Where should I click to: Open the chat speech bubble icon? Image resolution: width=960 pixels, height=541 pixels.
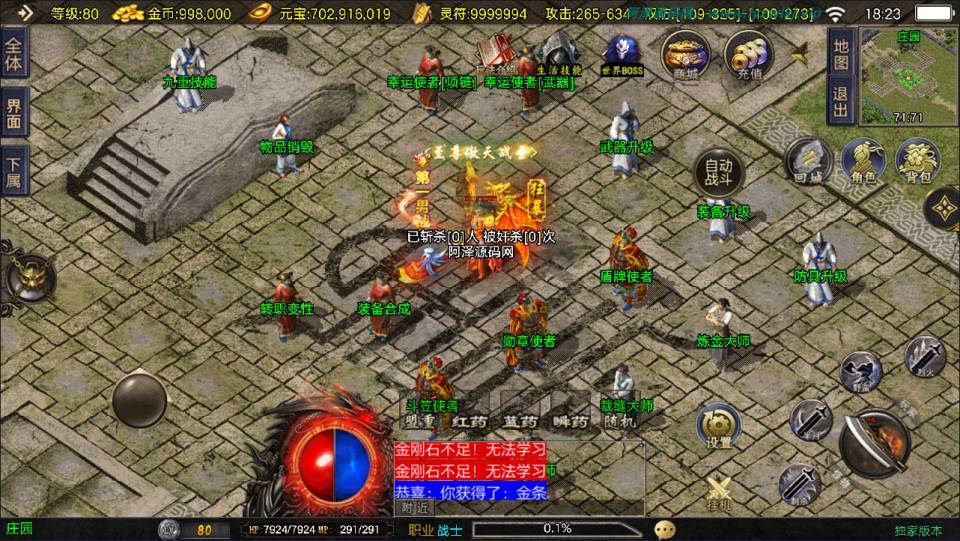(665, 529)
